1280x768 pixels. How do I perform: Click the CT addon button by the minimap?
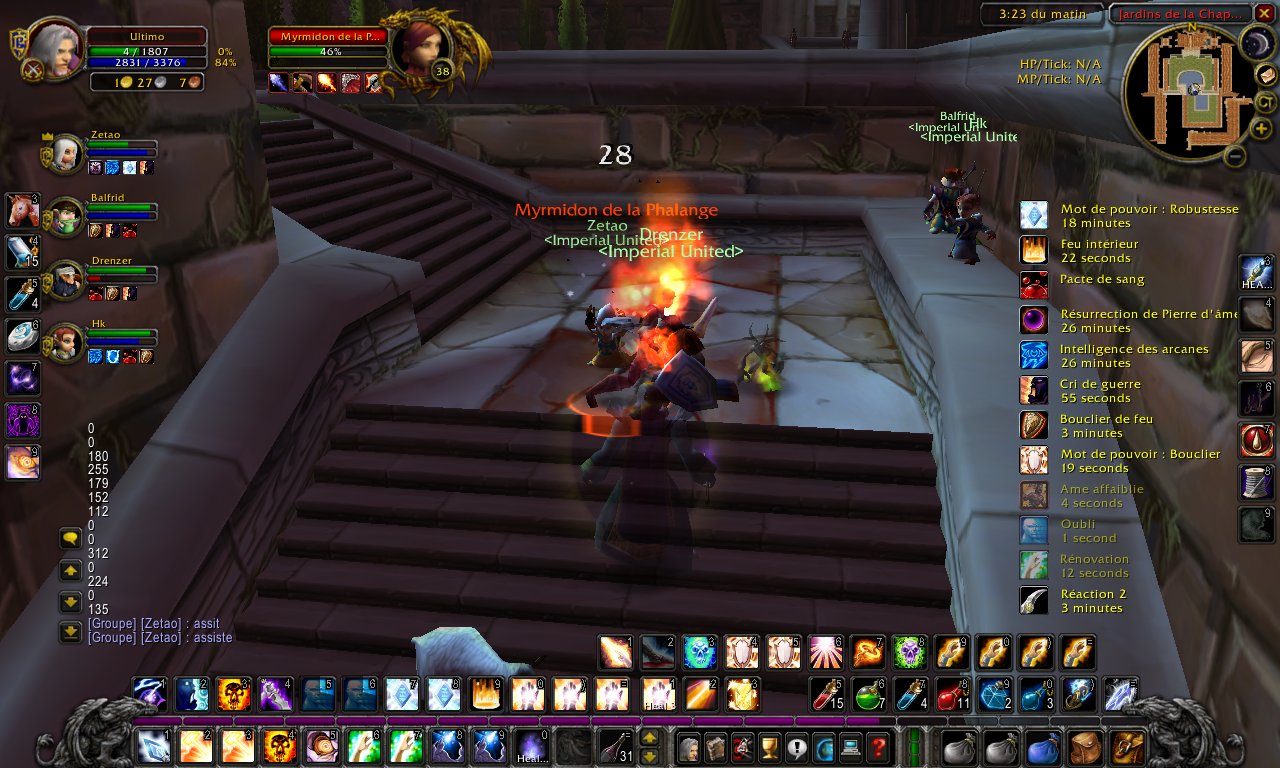pos(1265,102)
